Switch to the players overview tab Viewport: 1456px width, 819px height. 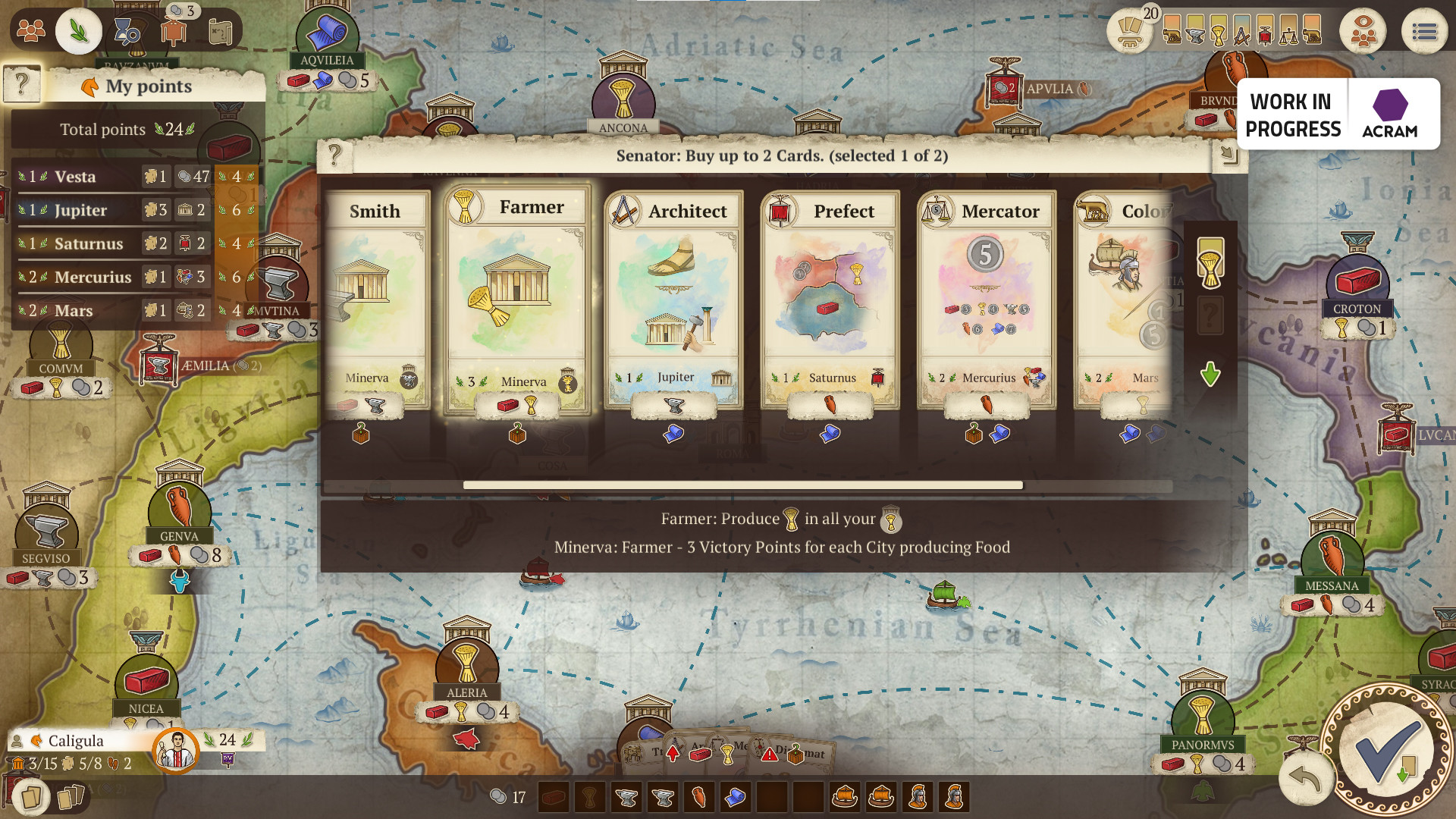pos(31,31)
